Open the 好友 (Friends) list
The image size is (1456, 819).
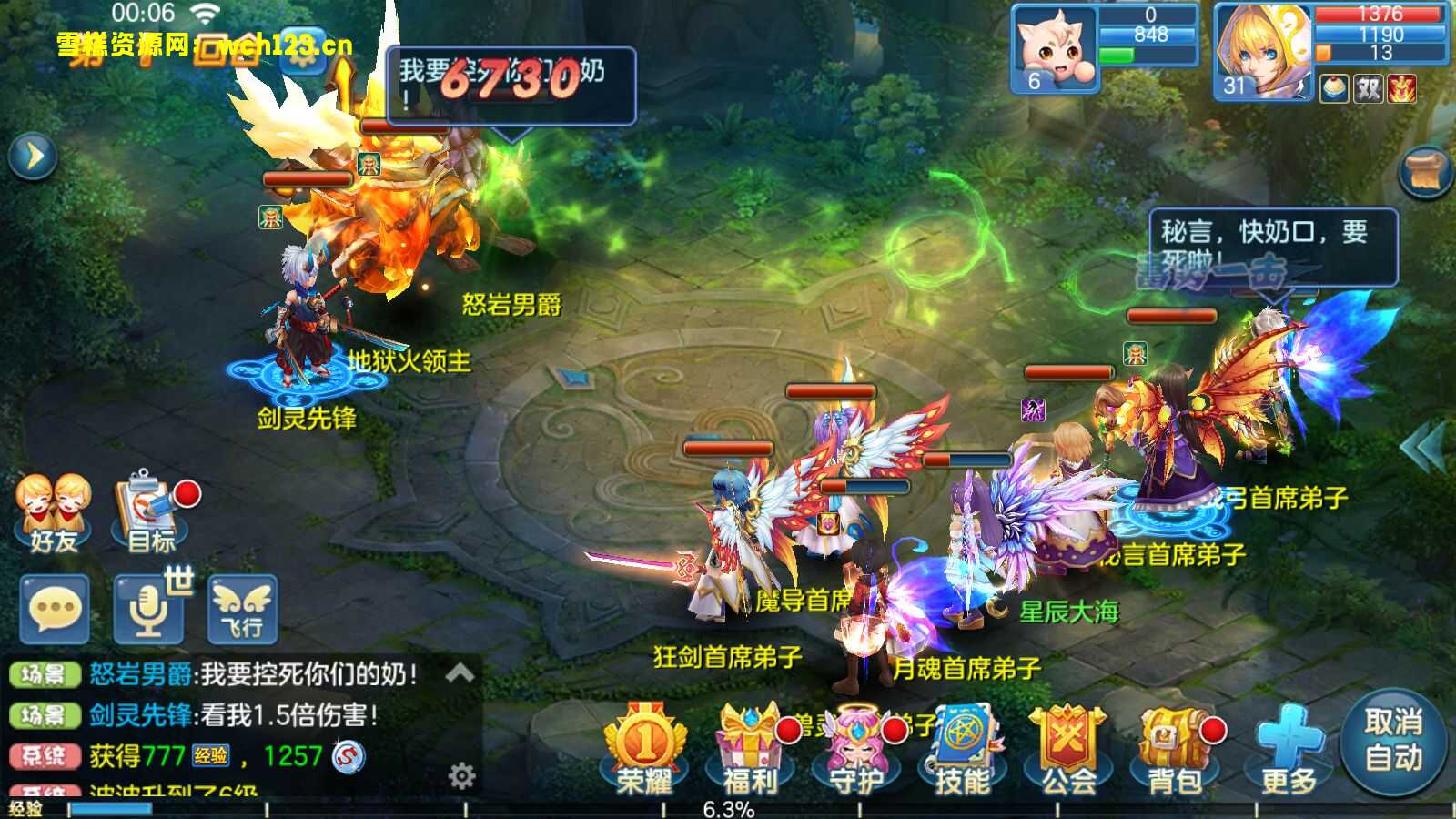tap(50, 499)
